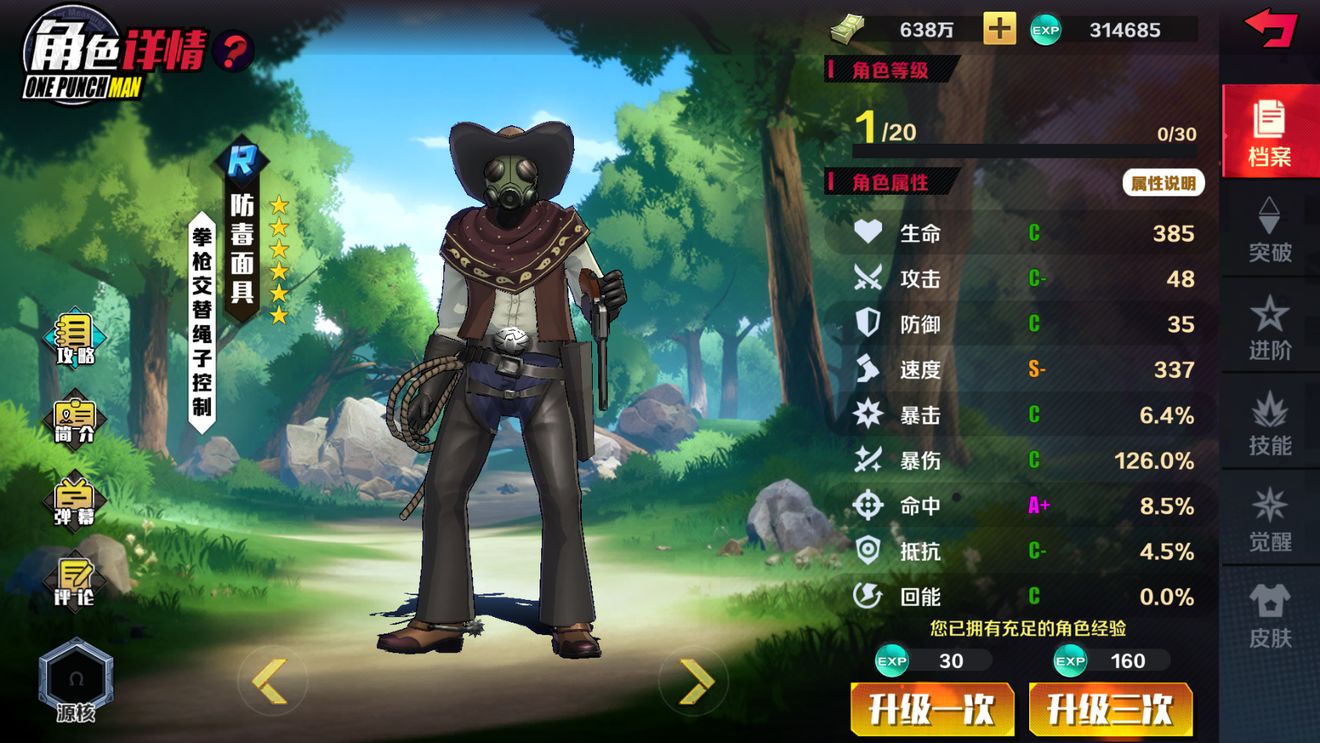
Task: Show previous character with left arrow
Action: (x=268, y=681)
